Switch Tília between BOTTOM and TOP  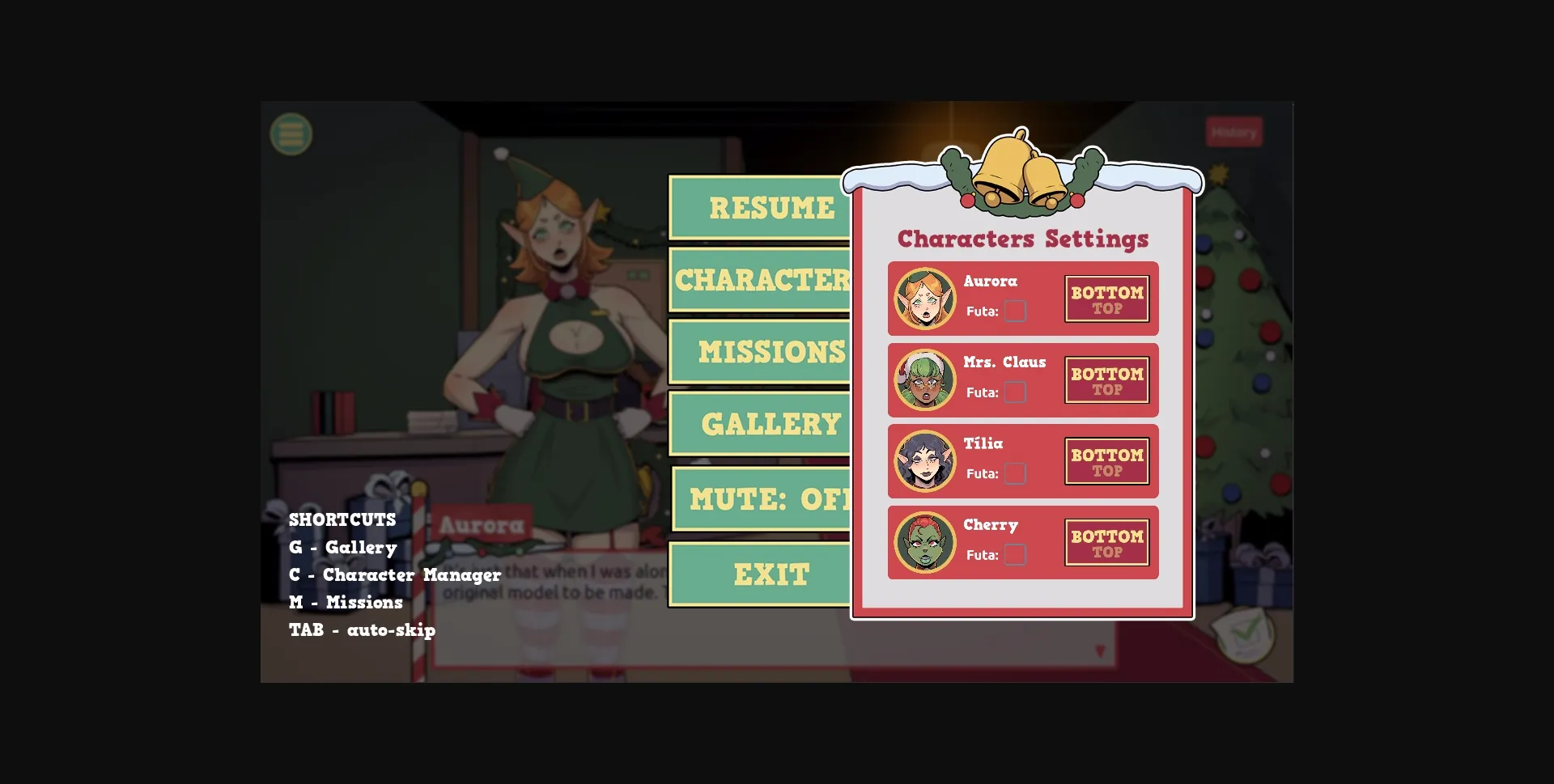coord(1107,460)
